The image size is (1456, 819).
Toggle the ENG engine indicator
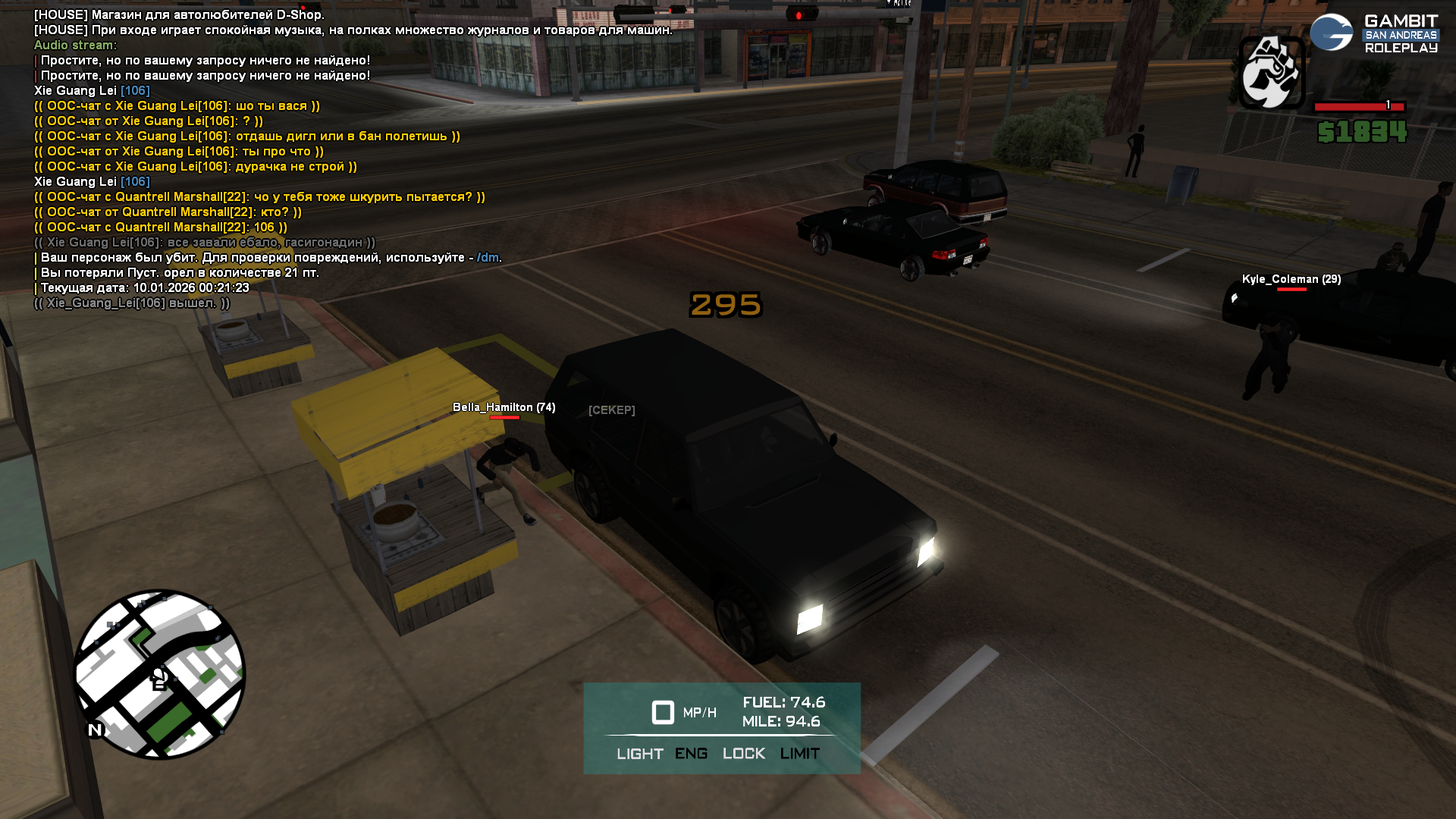tap(691, 754)
